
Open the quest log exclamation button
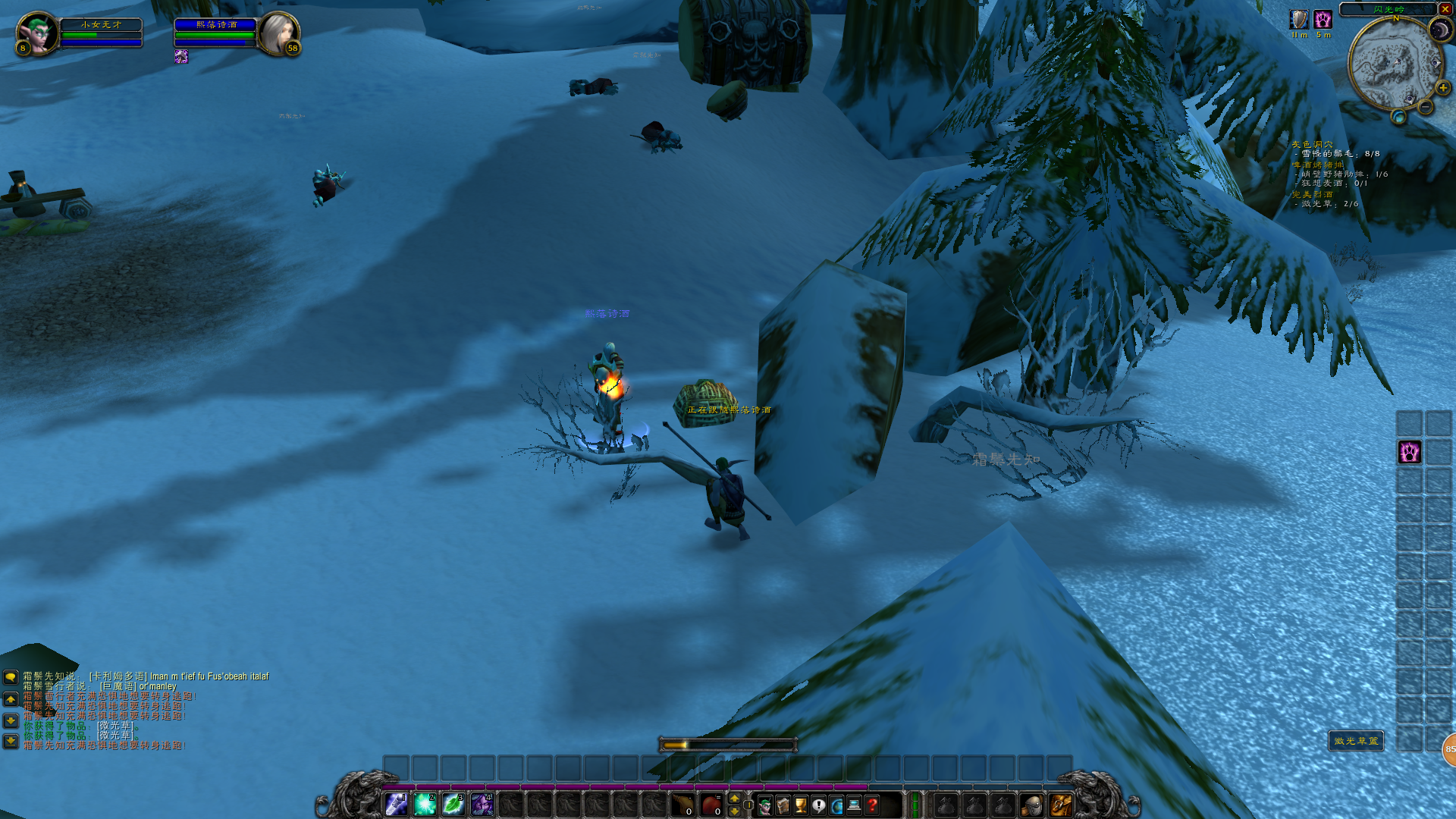click(819, 805)
